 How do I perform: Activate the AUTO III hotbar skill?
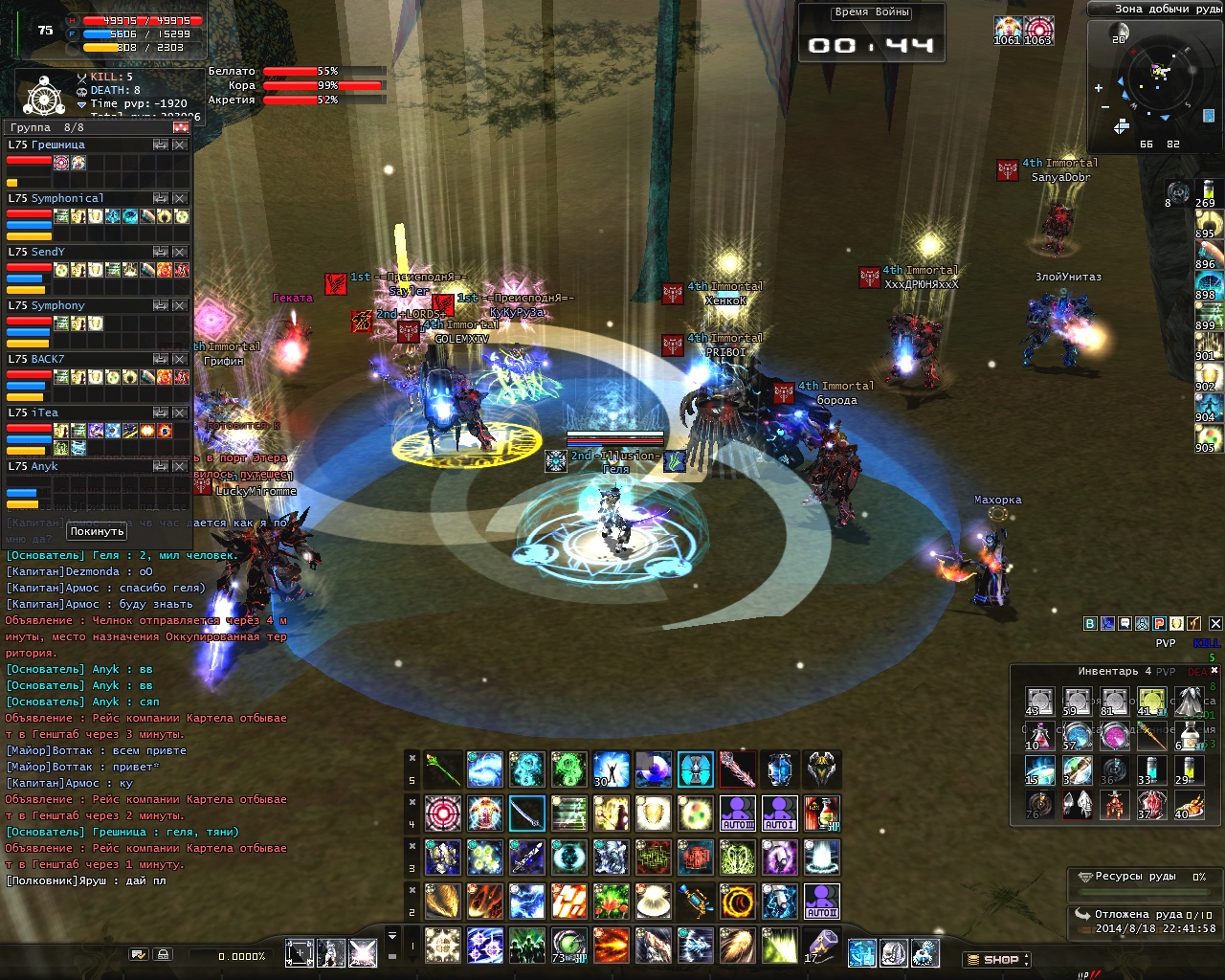tap(737, 813)
